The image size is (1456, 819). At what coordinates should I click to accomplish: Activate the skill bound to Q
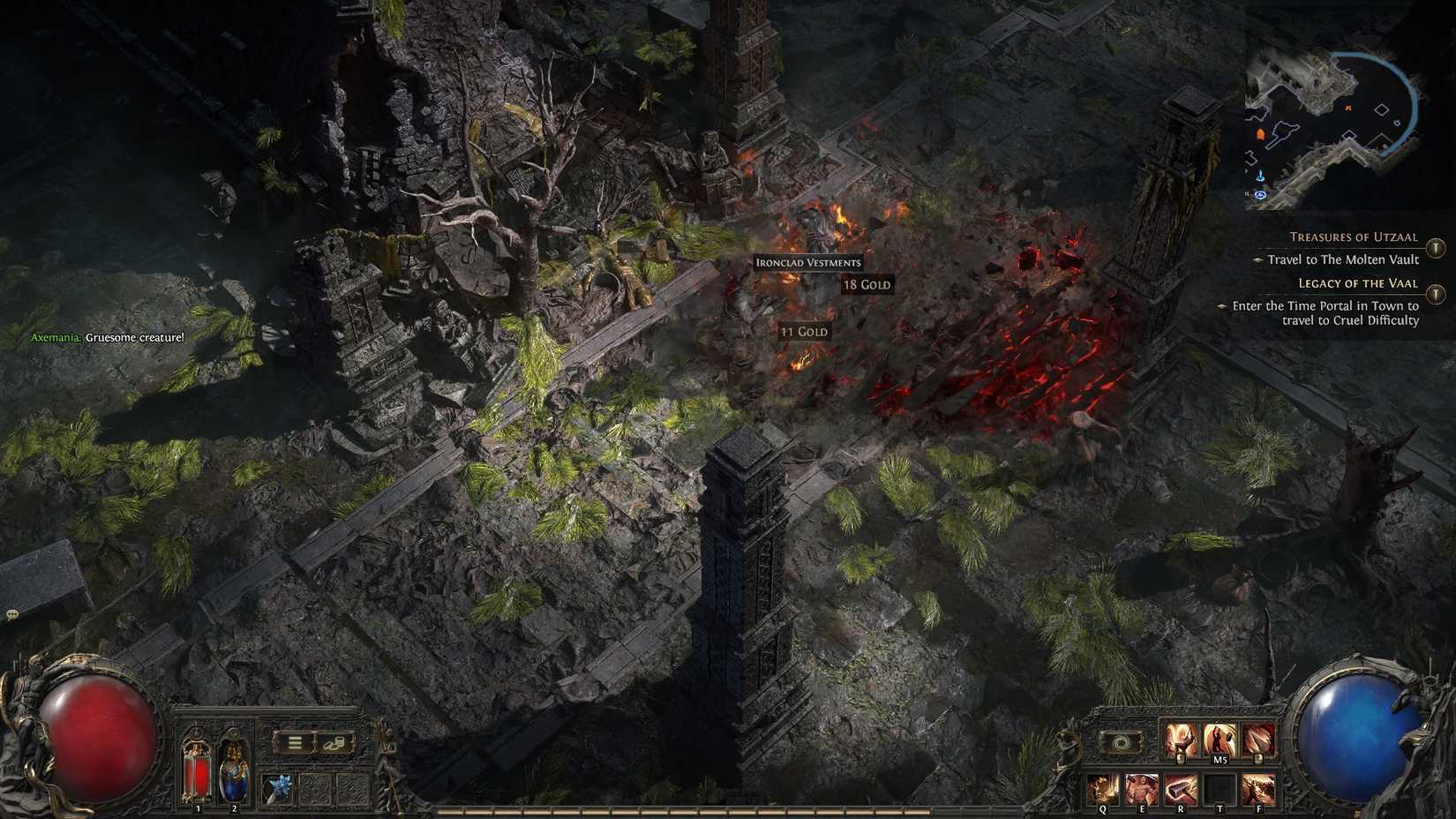point(1103,788)
